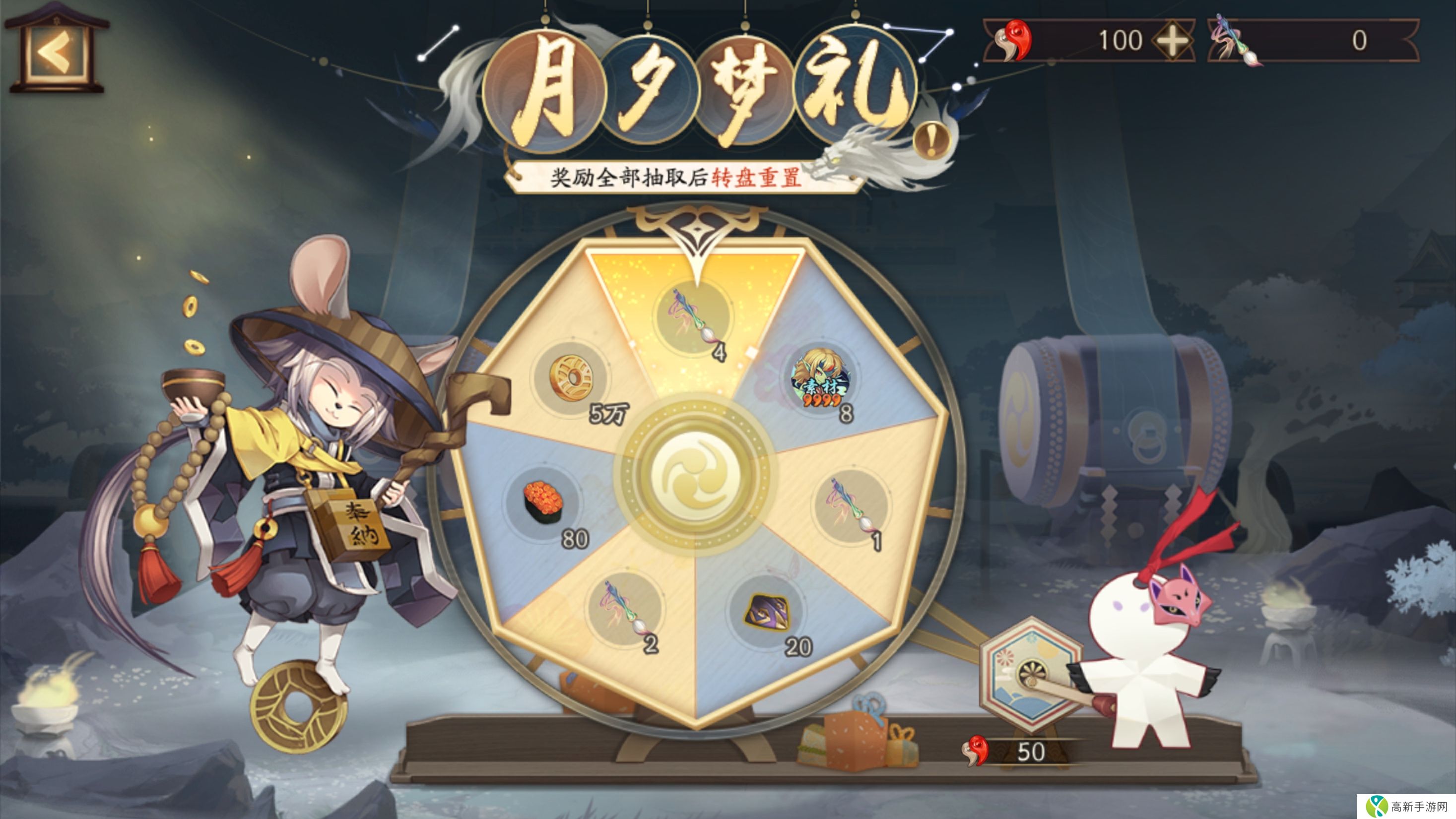The width and height of the screenshot is (1456, 819).
Task: Check the purple cloth prize marked 20
Action: tap(767, 612)
